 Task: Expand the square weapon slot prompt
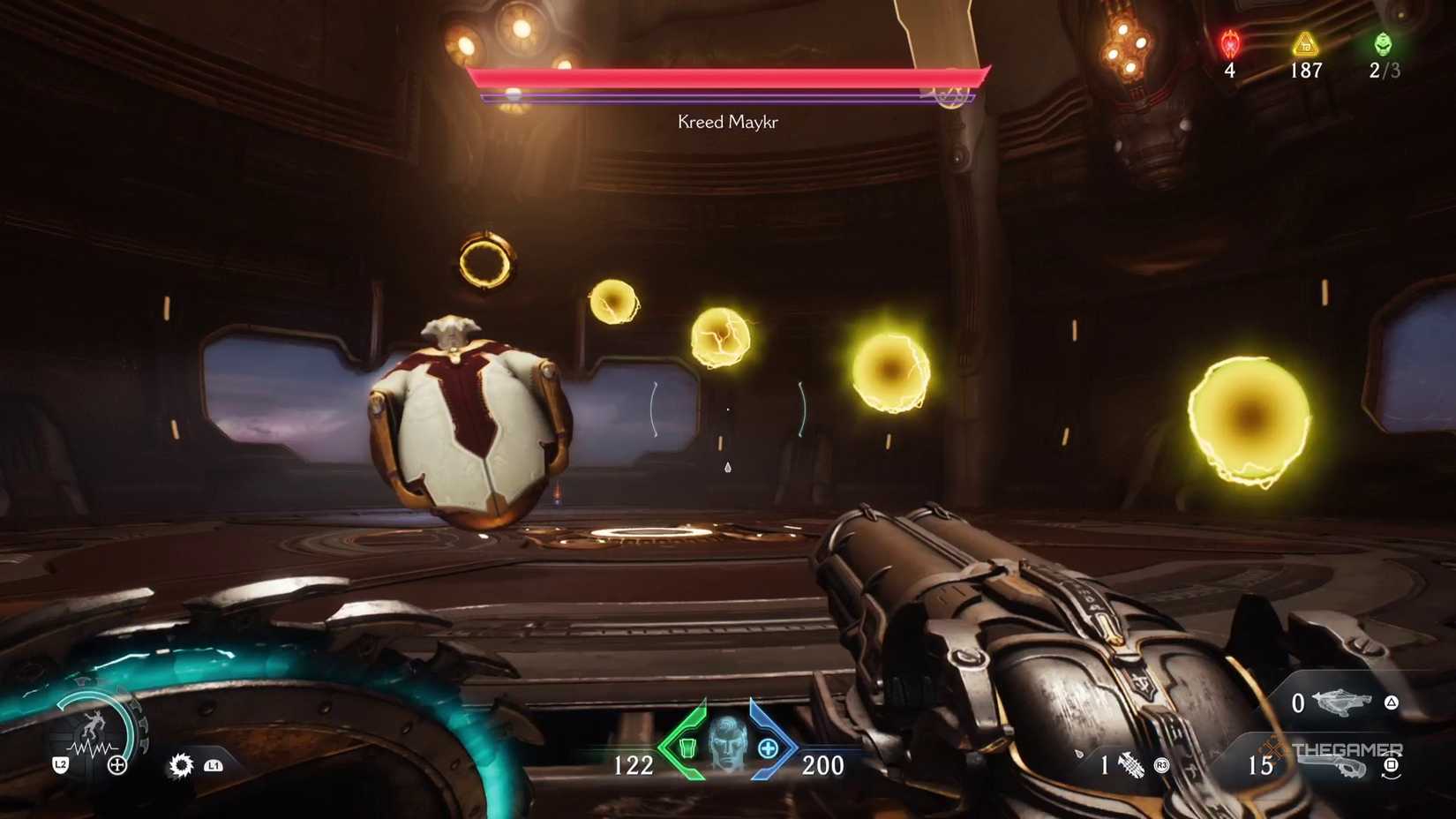[1392, 763]
